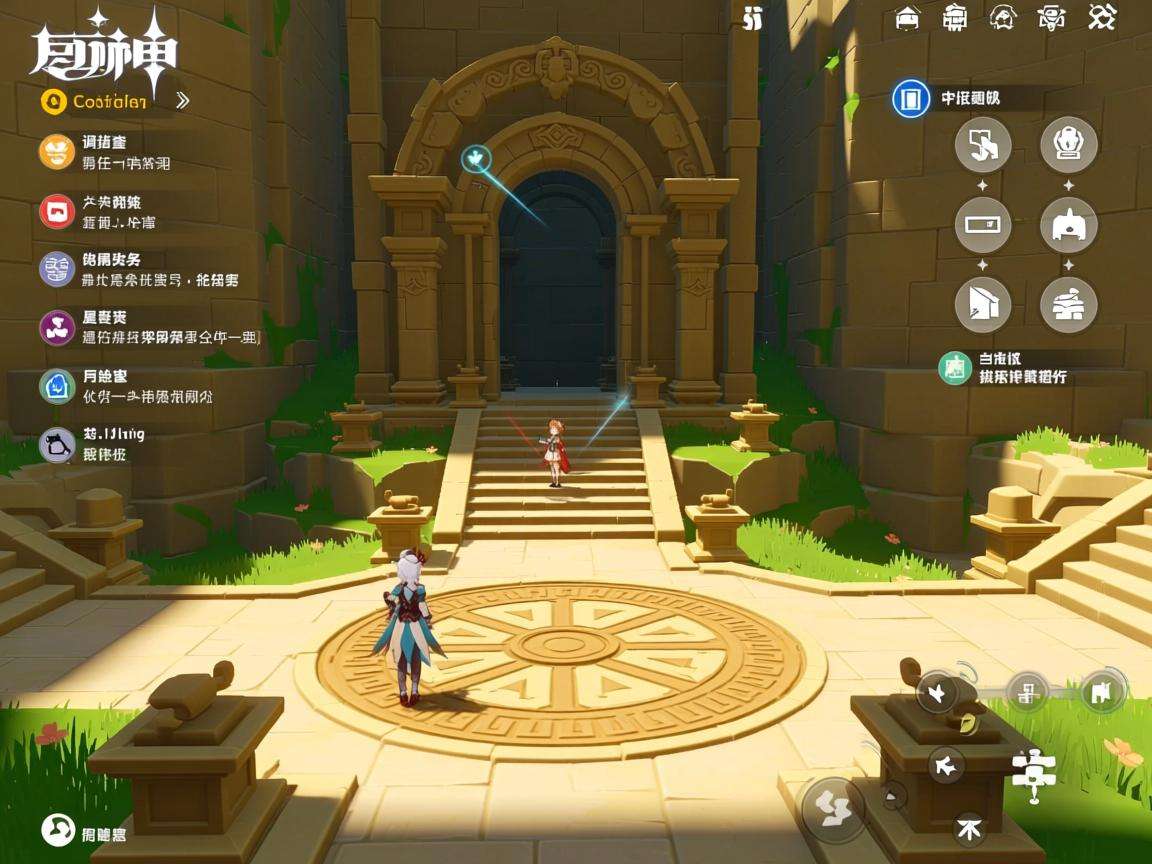Screen dimensions: 1152x864
Task: Choose the lavender circle icon quest entry
Action: click(57, 269)
